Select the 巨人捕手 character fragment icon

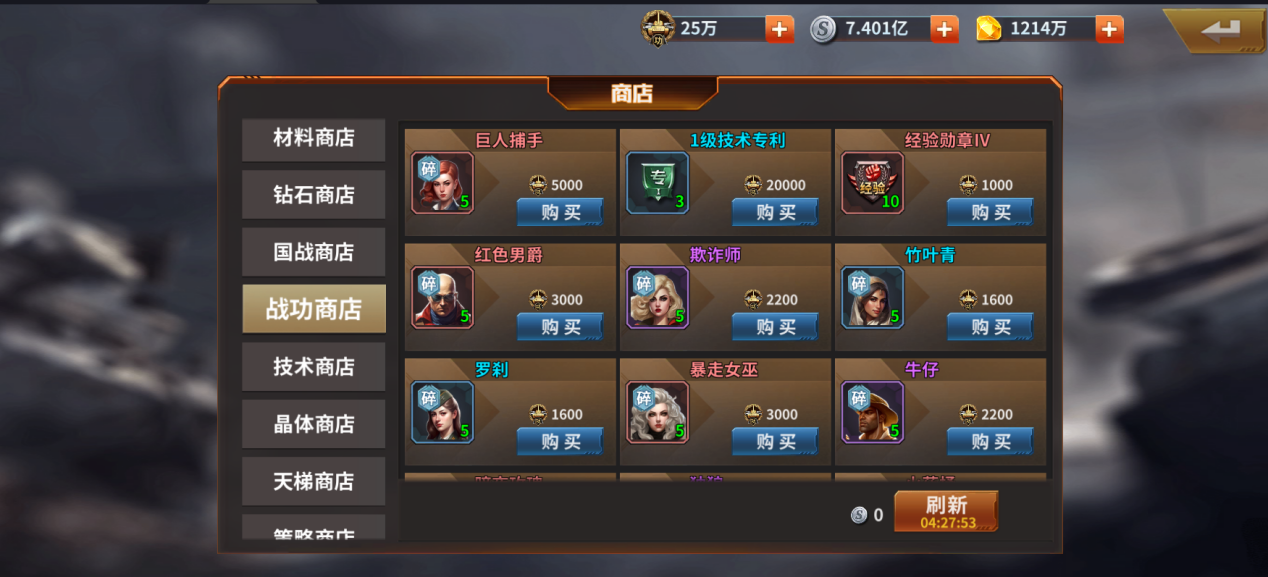point(442,183)
